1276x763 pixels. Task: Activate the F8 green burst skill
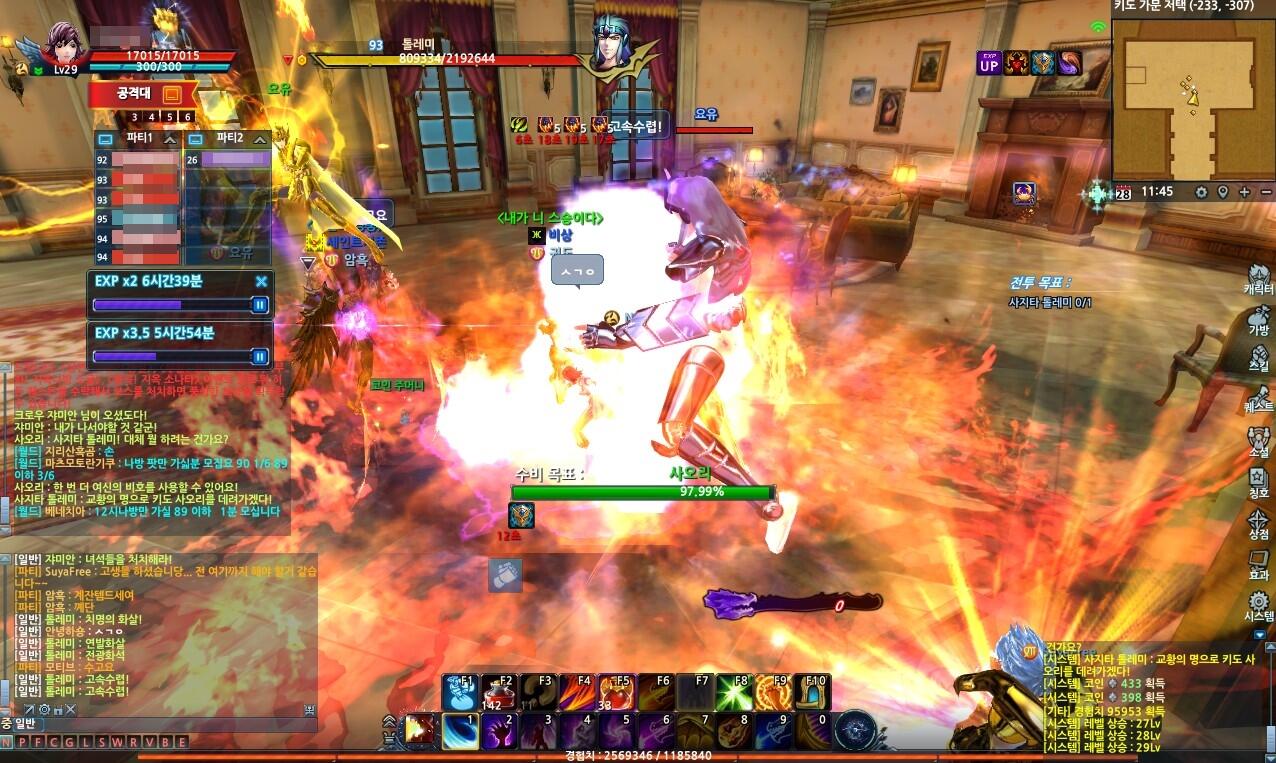coord(733,692)
